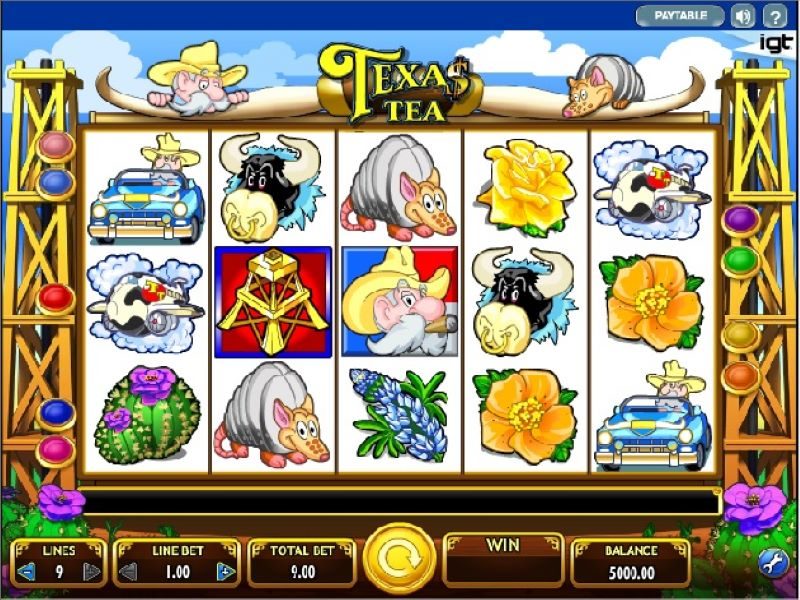Image resolution: width=800 pixels, height=600 pixels.
Task: Lower the line bet amount
Action: point(128,572)
